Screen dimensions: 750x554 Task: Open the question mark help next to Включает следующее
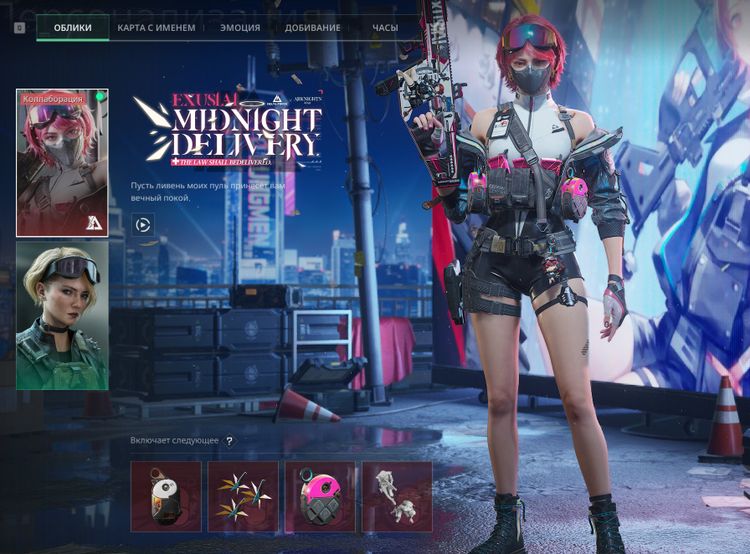[x=229, y=441]
